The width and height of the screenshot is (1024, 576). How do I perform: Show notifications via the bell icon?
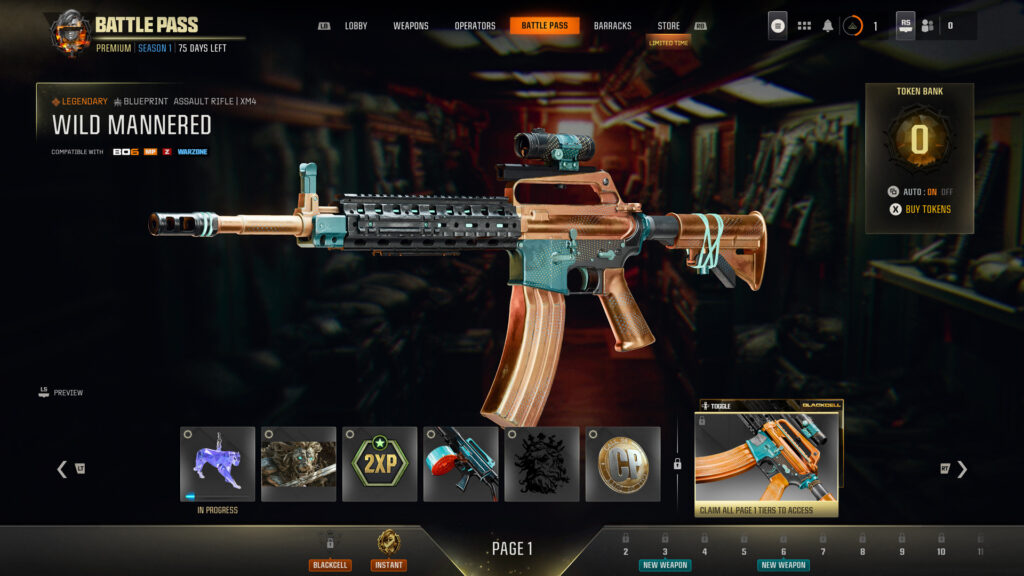828,26
